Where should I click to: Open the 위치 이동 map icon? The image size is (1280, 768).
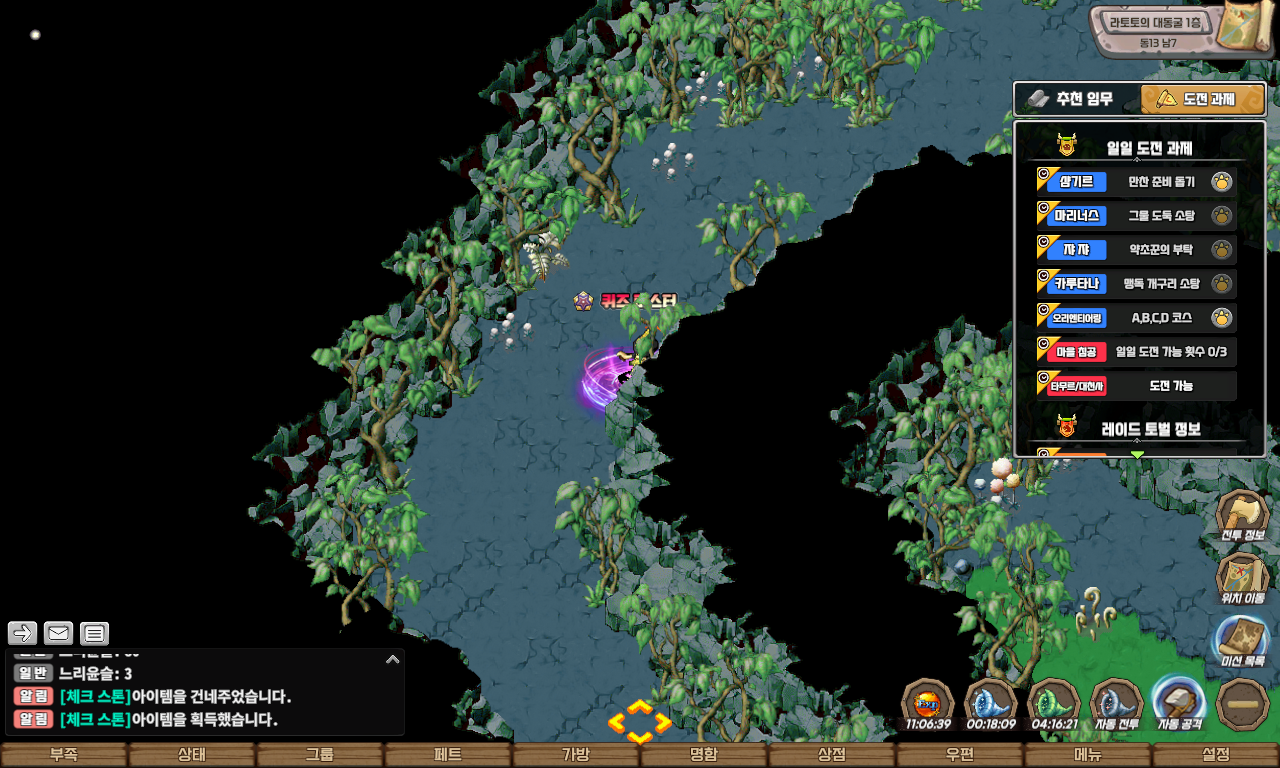(x=1243, y=579)
